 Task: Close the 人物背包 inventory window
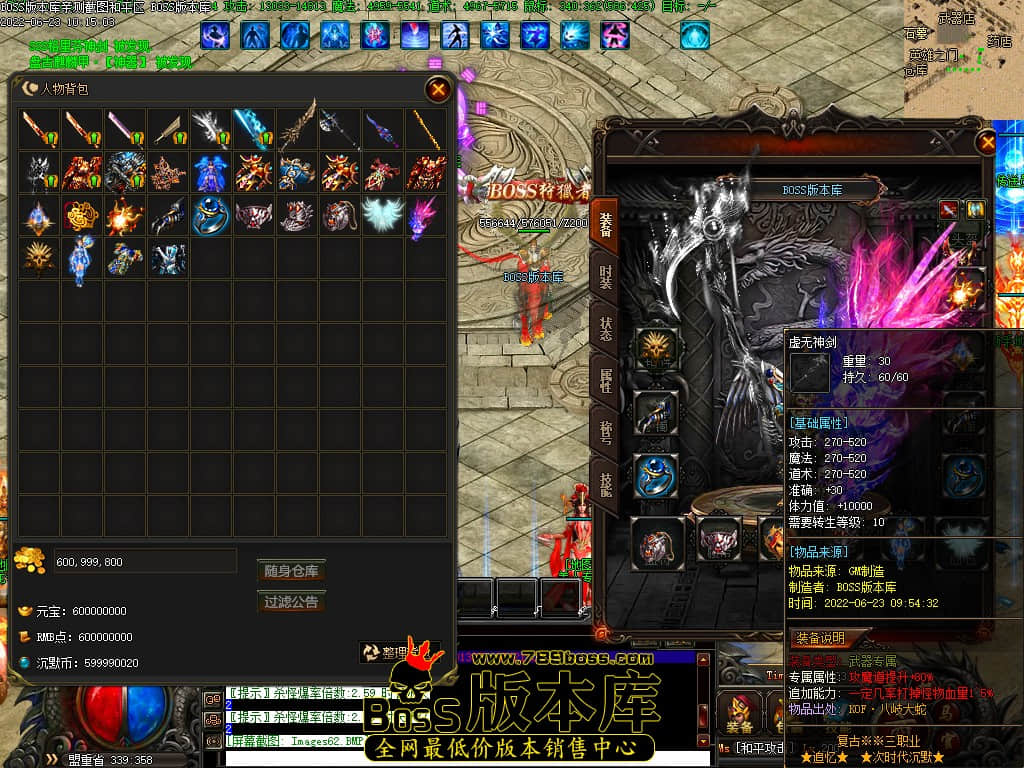pos(438,90)
